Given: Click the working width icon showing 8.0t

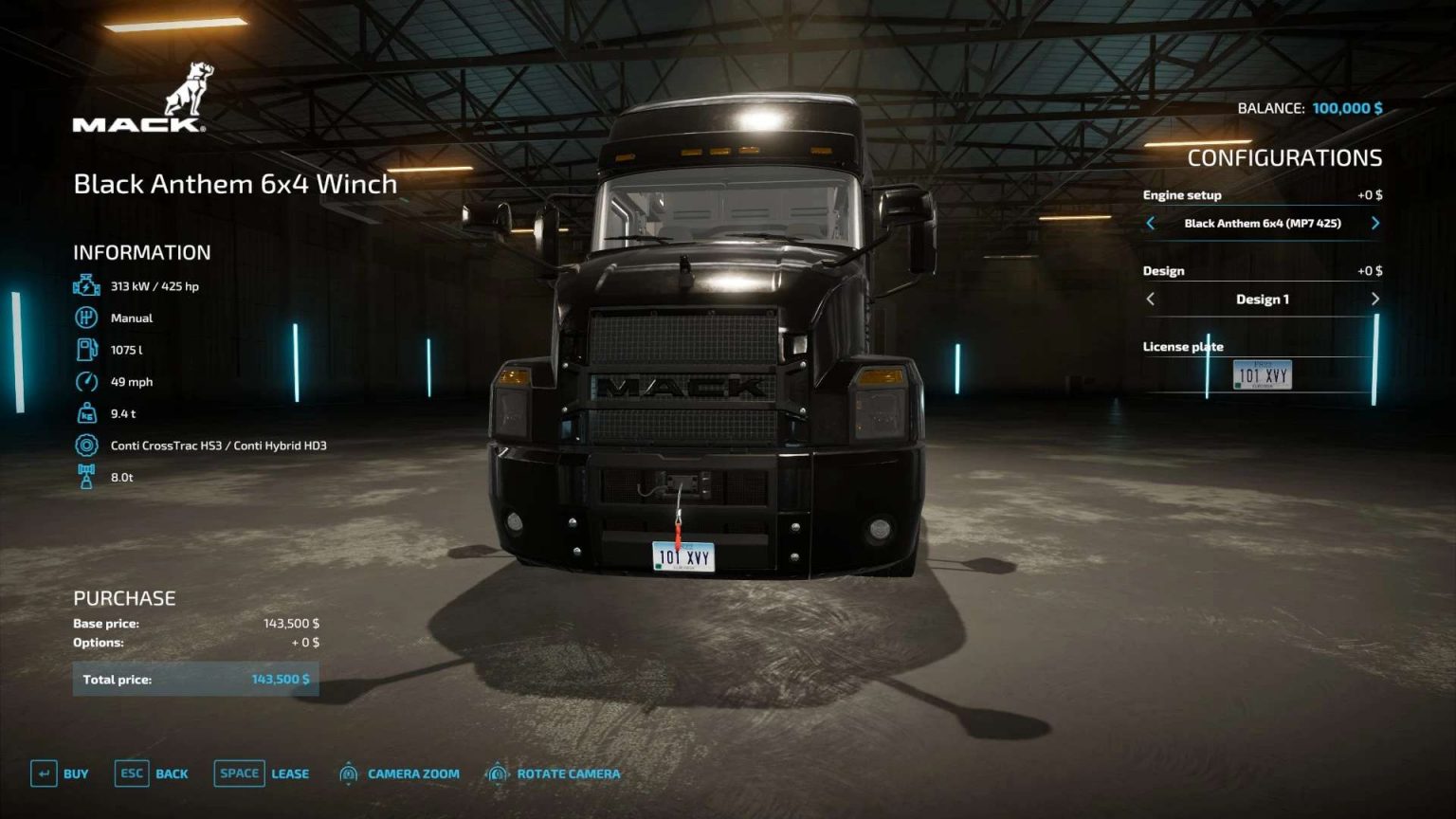Looking at the screenshot, I should [x=86, y=476].
